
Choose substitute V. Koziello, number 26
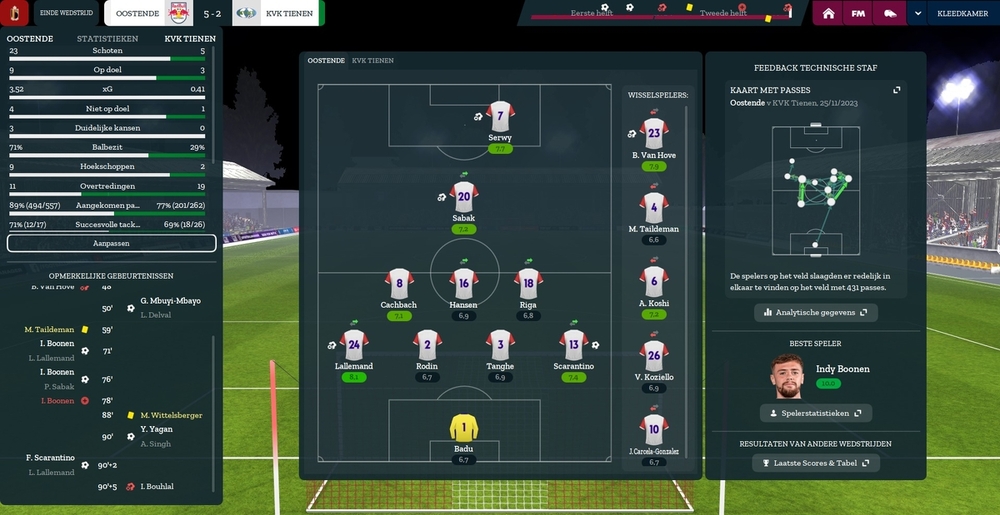(654, 357)
